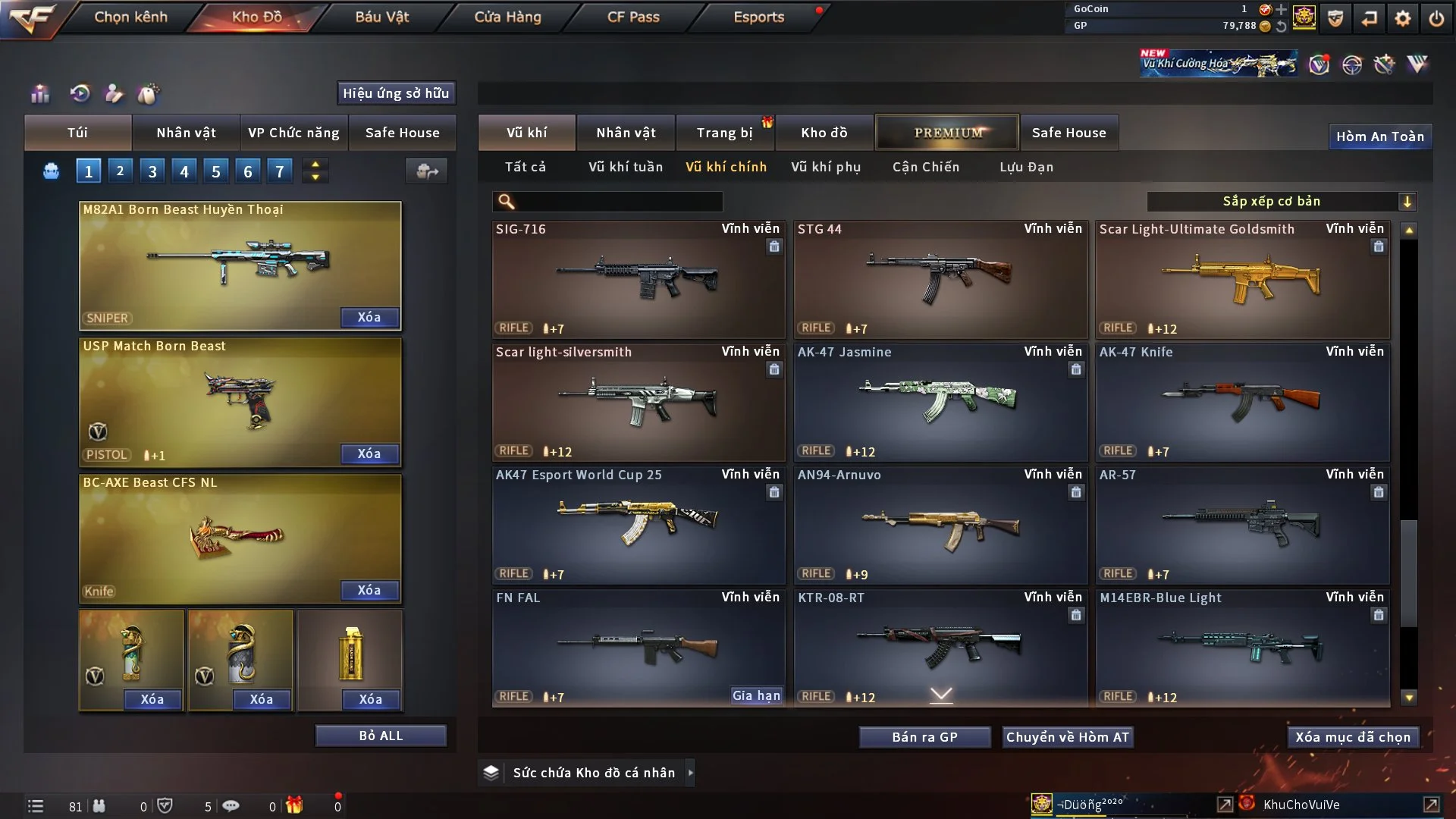Image resolution: width=1456 pixels, height=819 pixels.
Task: Switch to bag slot 3
Action: (152, 171)
